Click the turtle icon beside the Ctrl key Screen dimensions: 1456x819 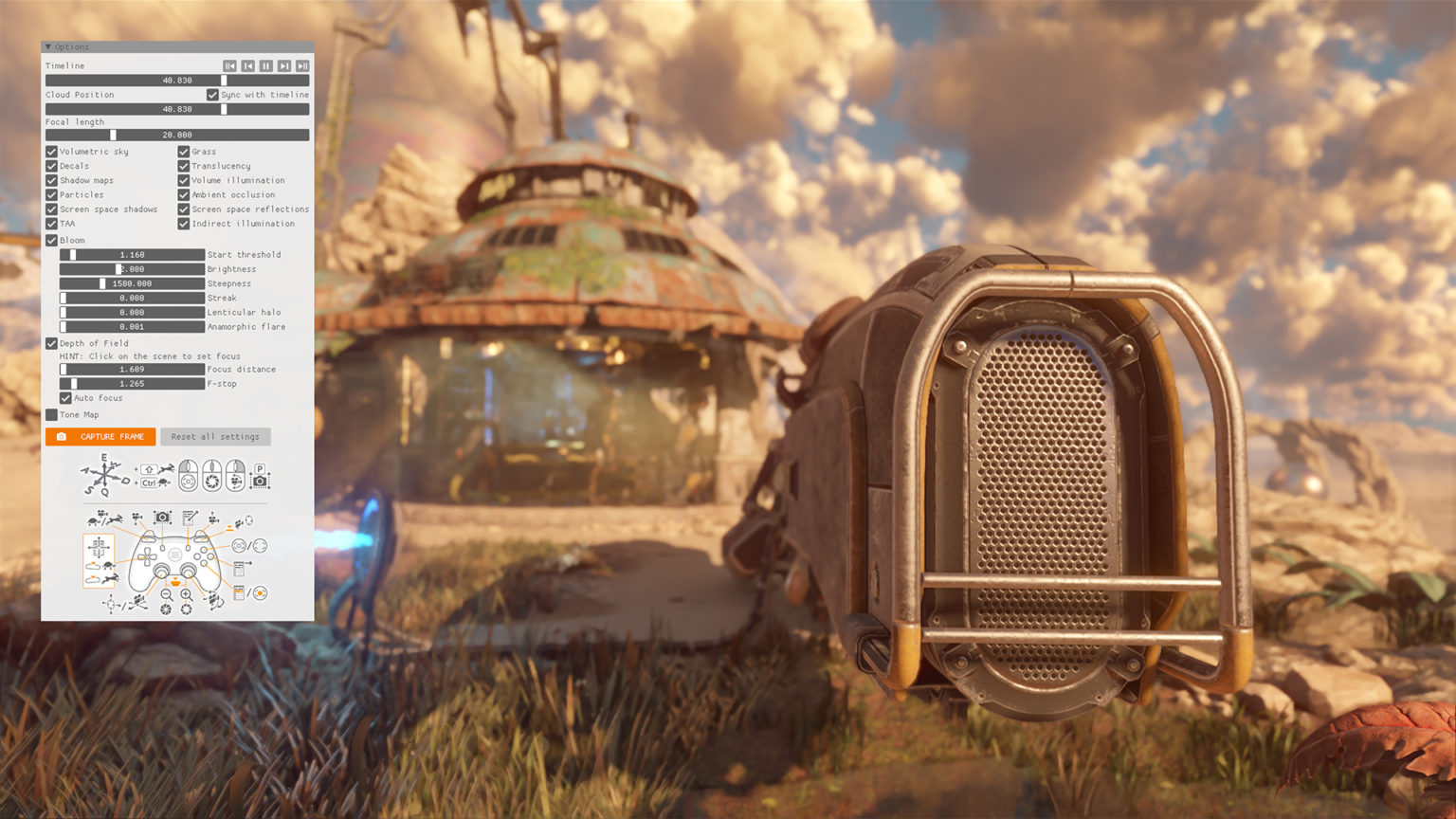point(165,482)
